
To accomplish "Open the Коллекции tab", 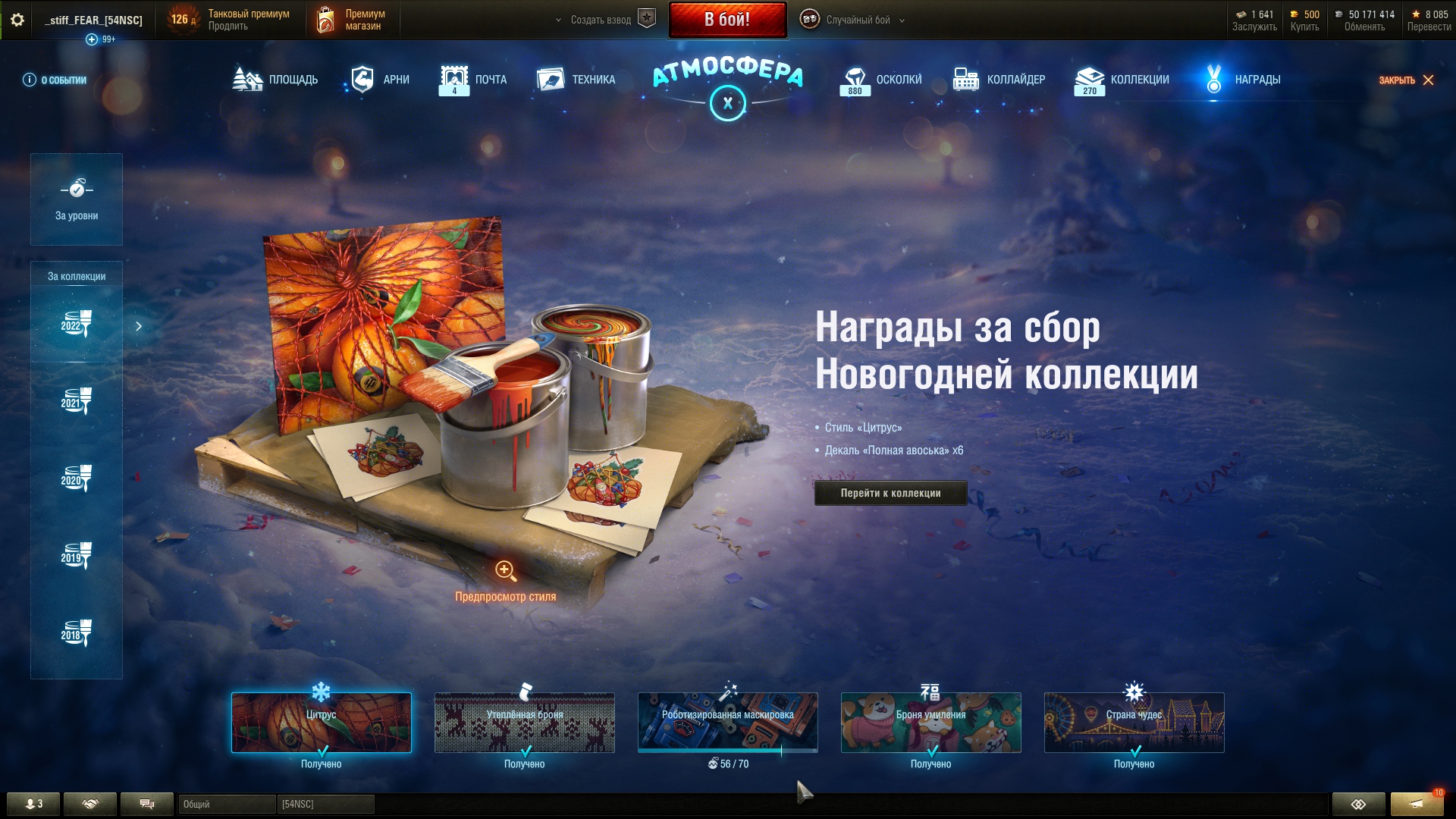I will 1122,80.
